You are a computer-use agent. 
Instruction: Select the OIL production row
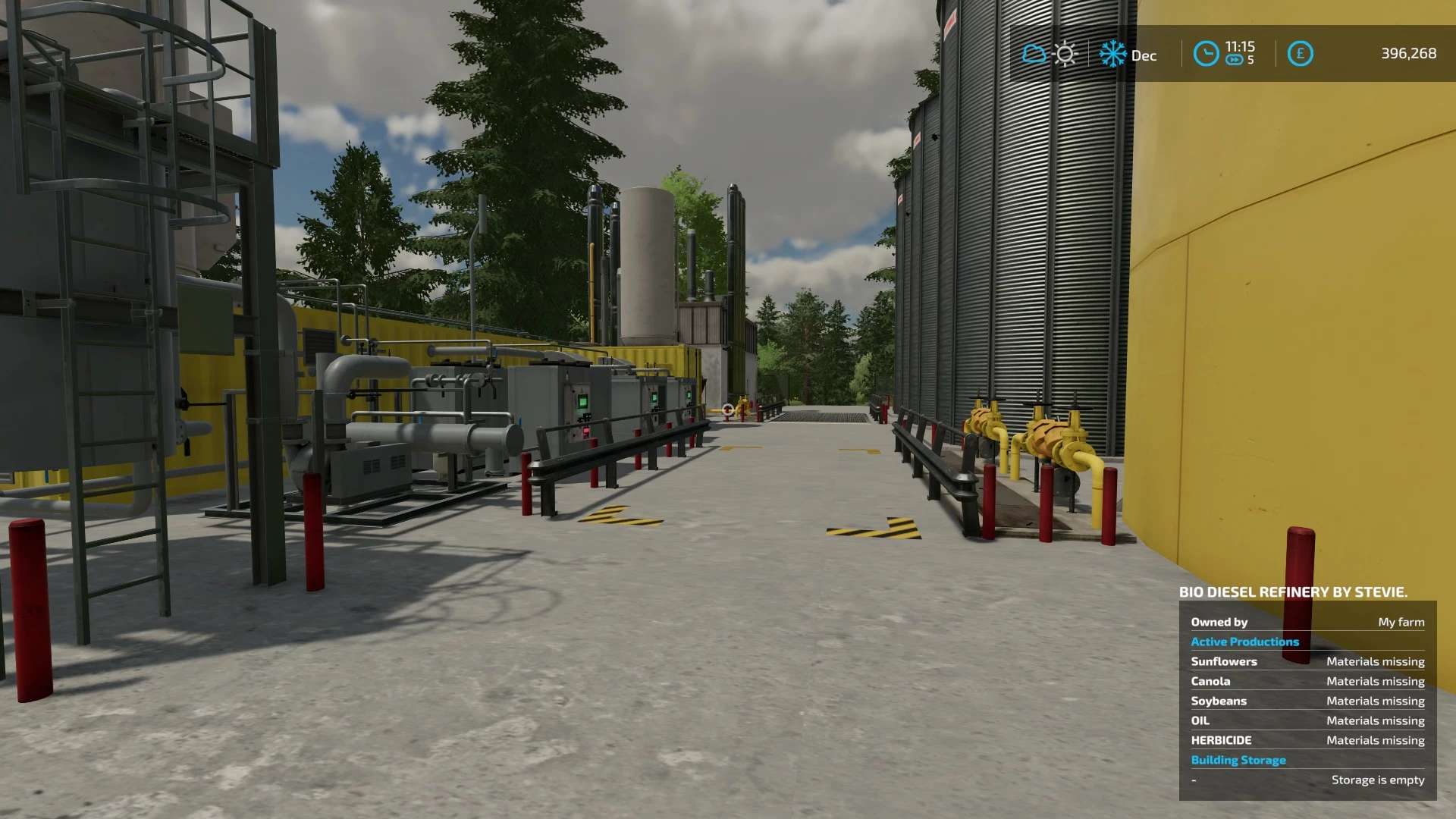tap(1307, 720)
